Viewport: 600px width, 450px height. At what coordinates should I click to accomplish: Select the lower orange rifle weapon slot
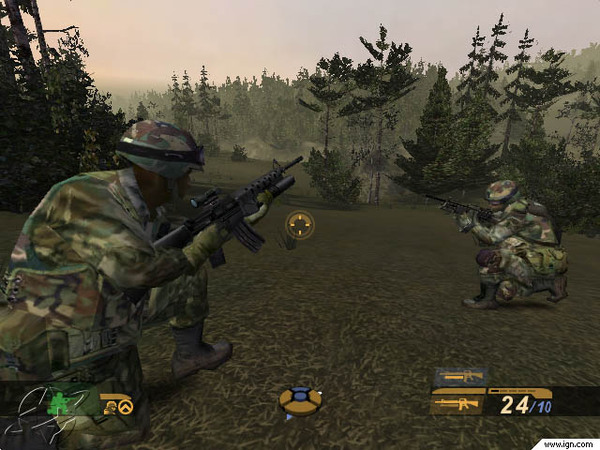(x=459, y=404)
